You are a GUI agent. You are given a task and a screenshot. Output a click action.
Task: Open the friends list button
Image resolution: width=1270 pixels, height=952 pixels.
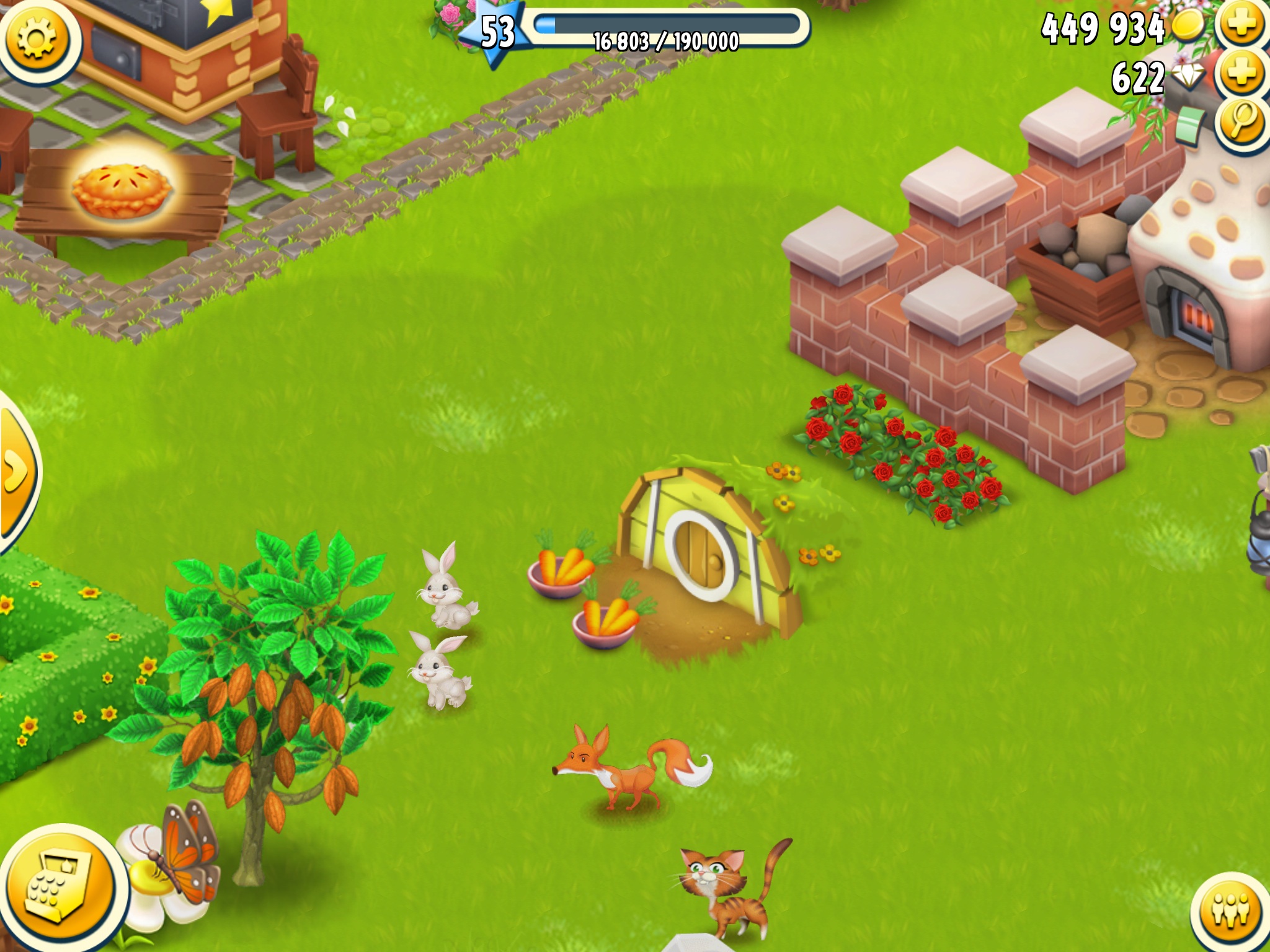[x=1231, y=911]
